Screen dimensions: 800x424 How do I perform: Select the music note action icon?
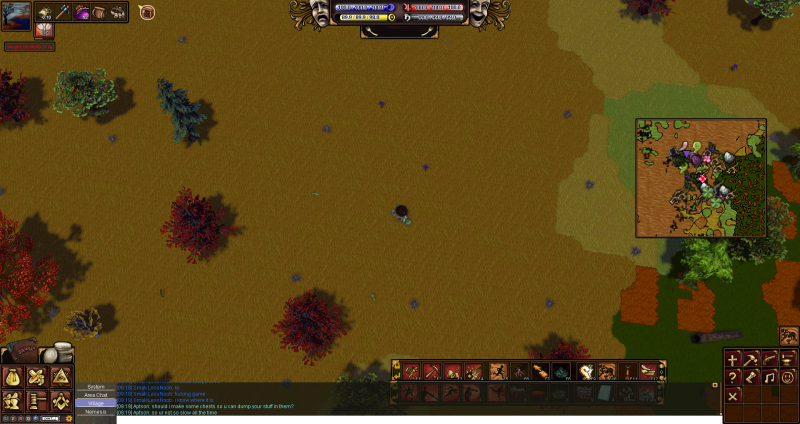770,377
